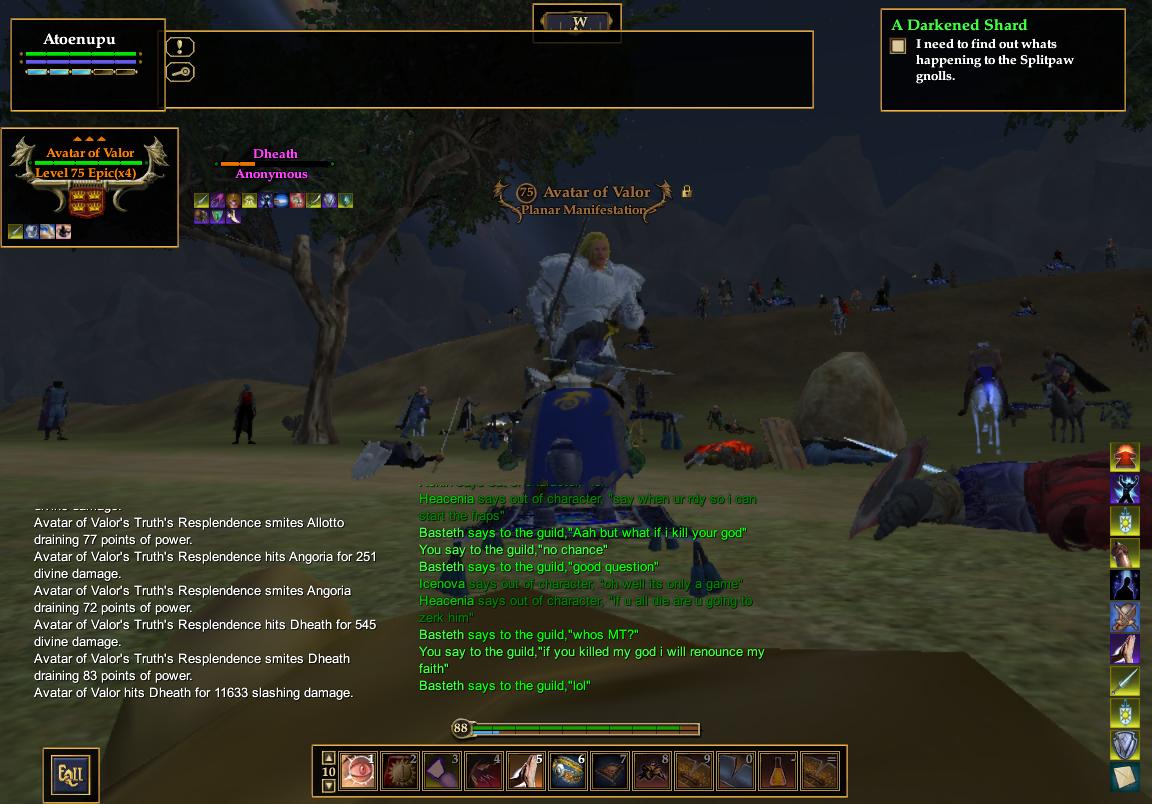
Task: Use the jeweled bracelet item in slot 6
Action: coord(567,772)
